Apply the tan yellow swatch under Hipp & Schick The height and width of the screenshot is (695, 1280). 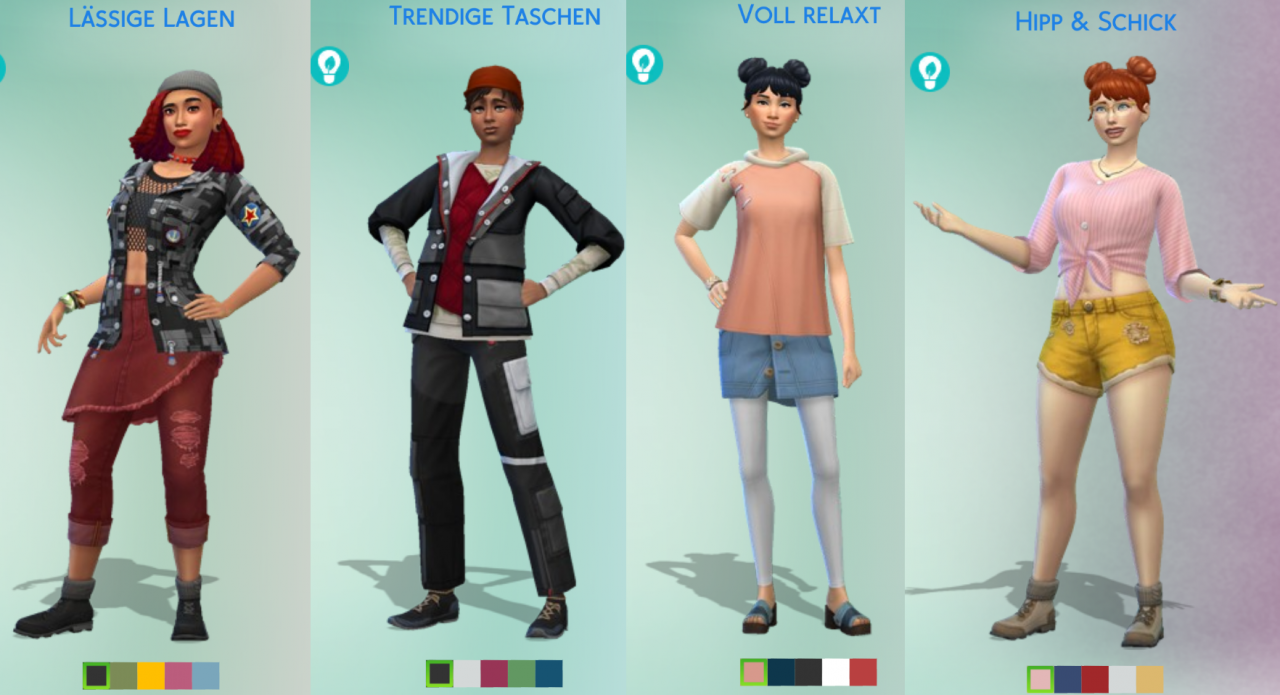1149,680
